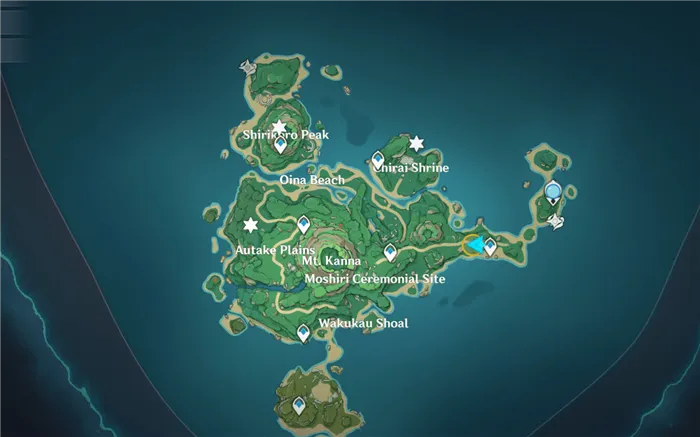
Task: Choose the Moshiri Ceremonial Site teleport waypoint
Action: pos(390,252)
